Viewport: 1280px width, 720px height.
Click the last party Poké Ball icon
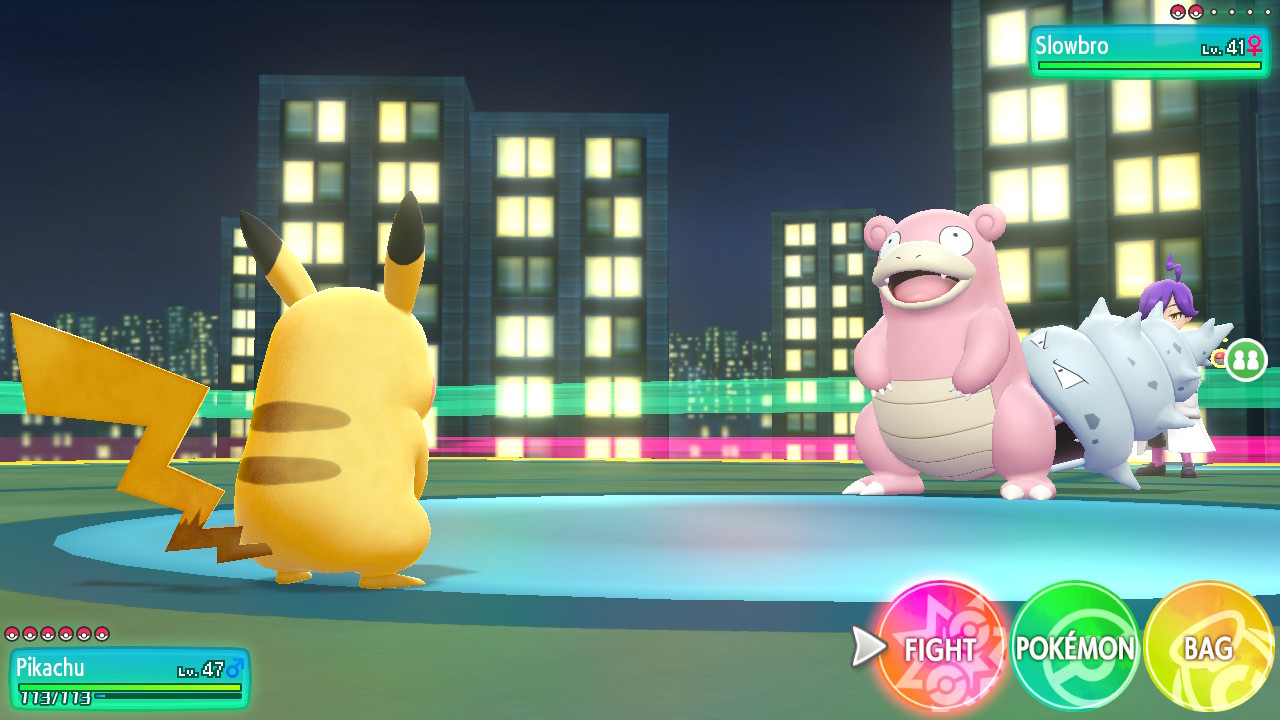(102, 635)
